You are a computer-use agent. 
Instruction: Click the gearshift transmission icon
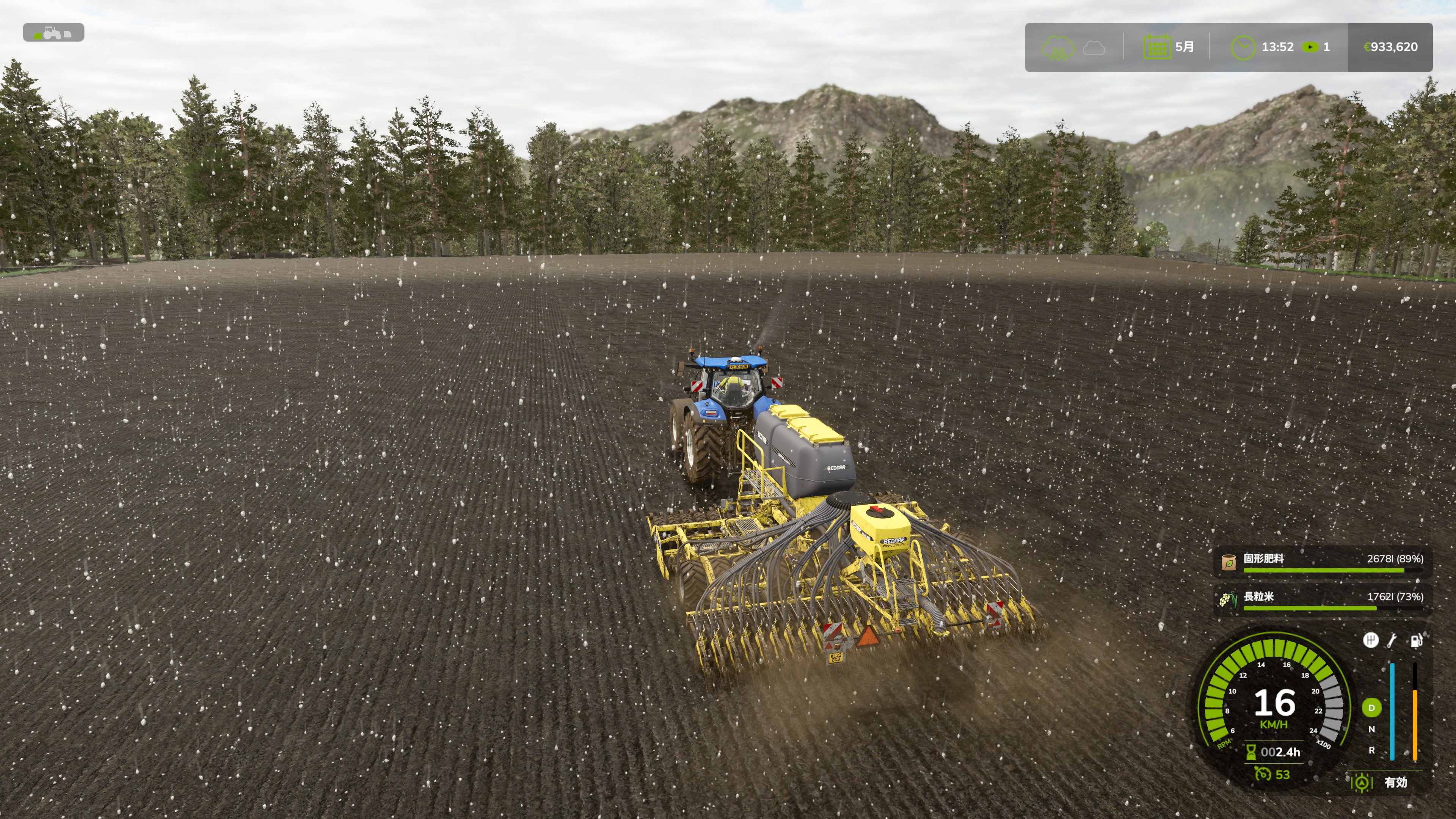coord(1370,640)
